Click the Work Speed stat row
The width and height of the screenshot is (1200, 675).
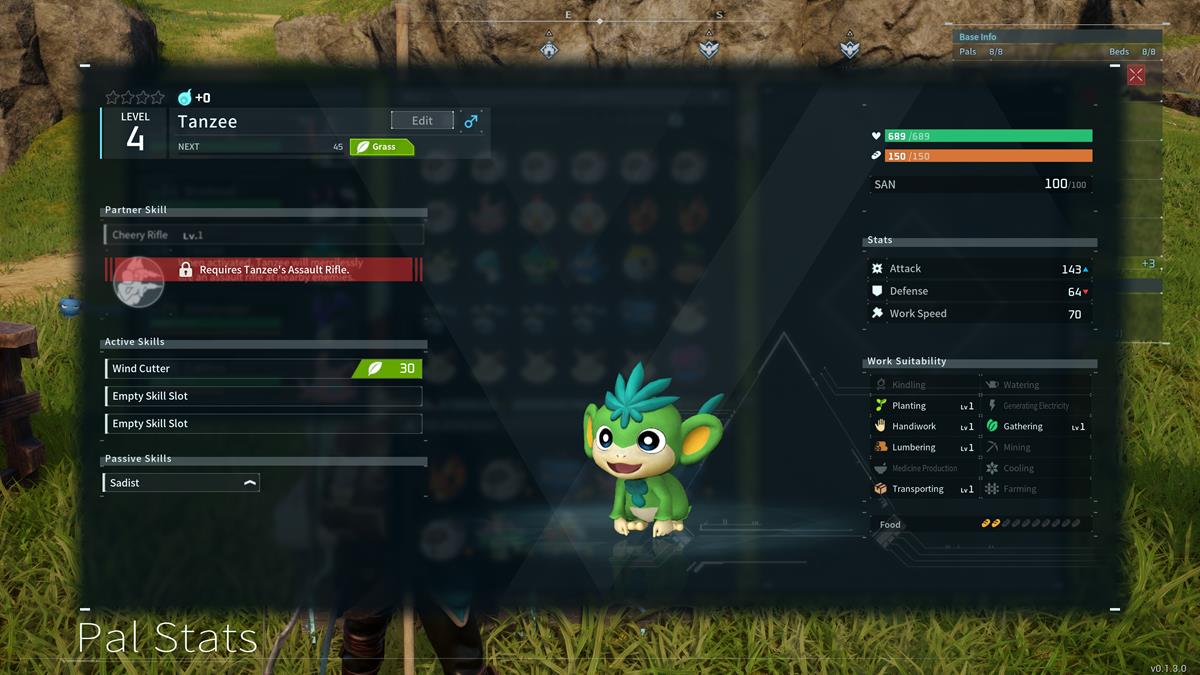click(x=979, y=314)
